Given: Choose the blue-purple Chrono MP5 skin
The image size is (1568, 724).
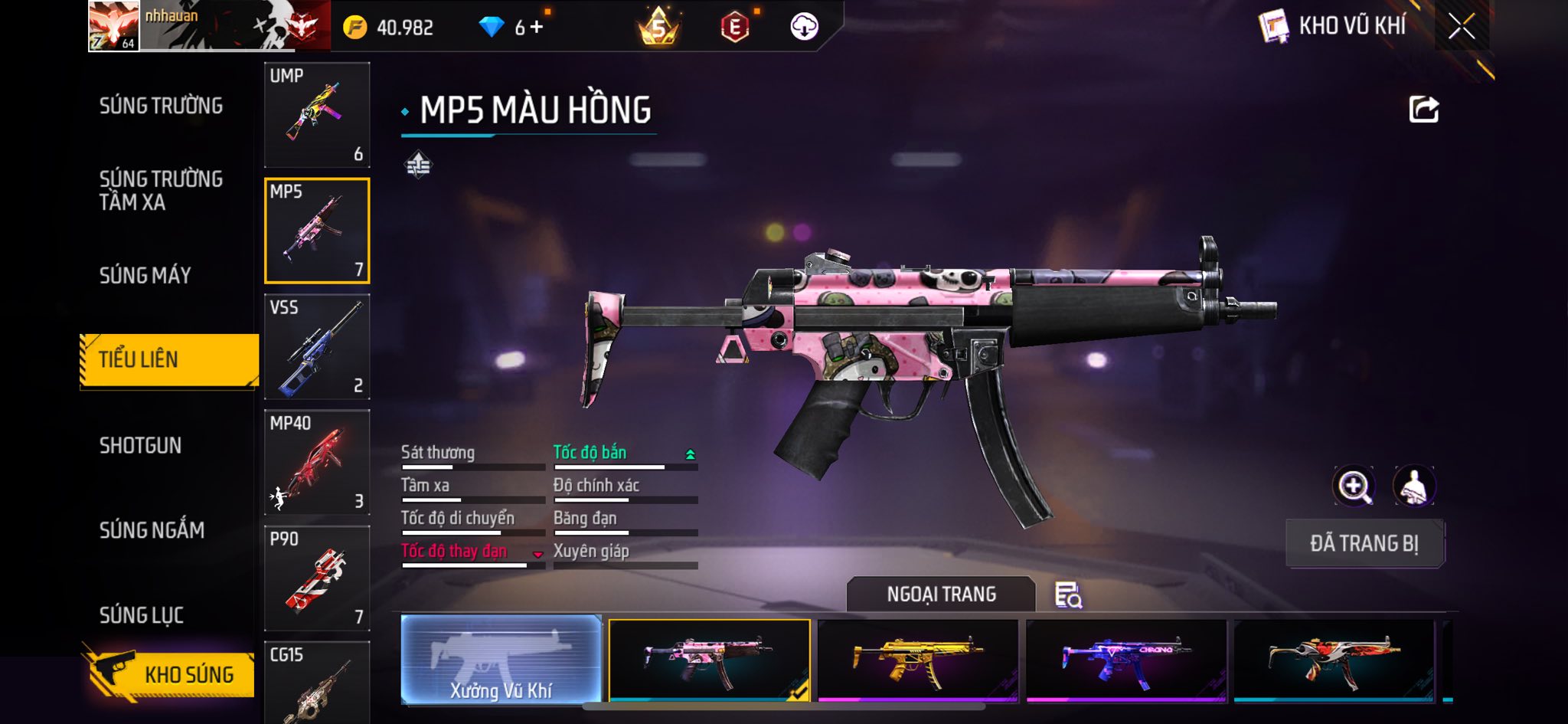Looking at the screenshot, I should (1126, 660).
